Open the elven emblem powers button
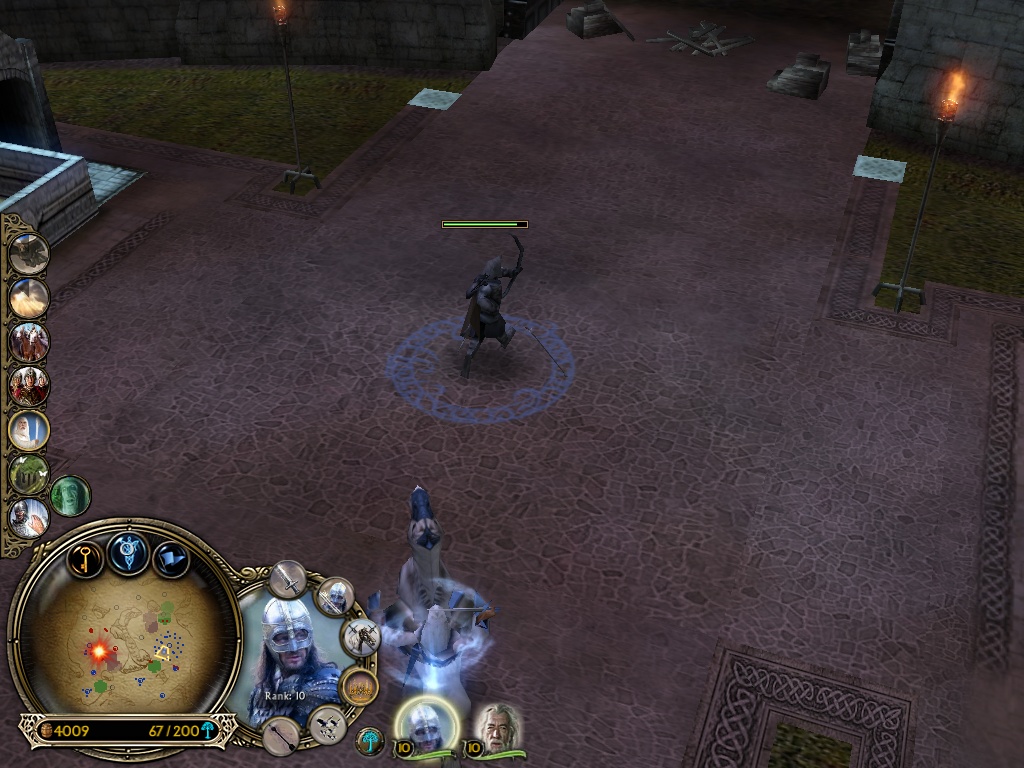The image size is (1024, 768). pyautogui.click(x=129, y=553)
